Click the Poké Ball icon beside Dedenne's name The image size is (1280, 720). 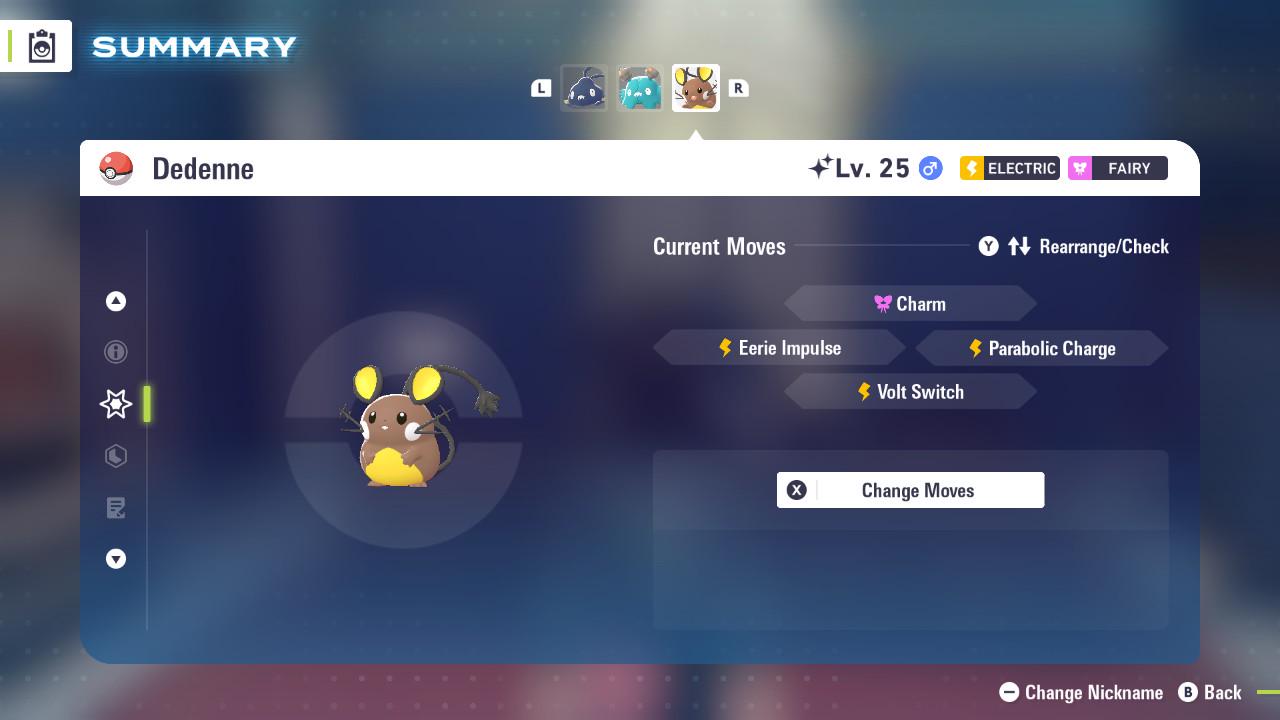pyautogui.click(x=116, y=168)
